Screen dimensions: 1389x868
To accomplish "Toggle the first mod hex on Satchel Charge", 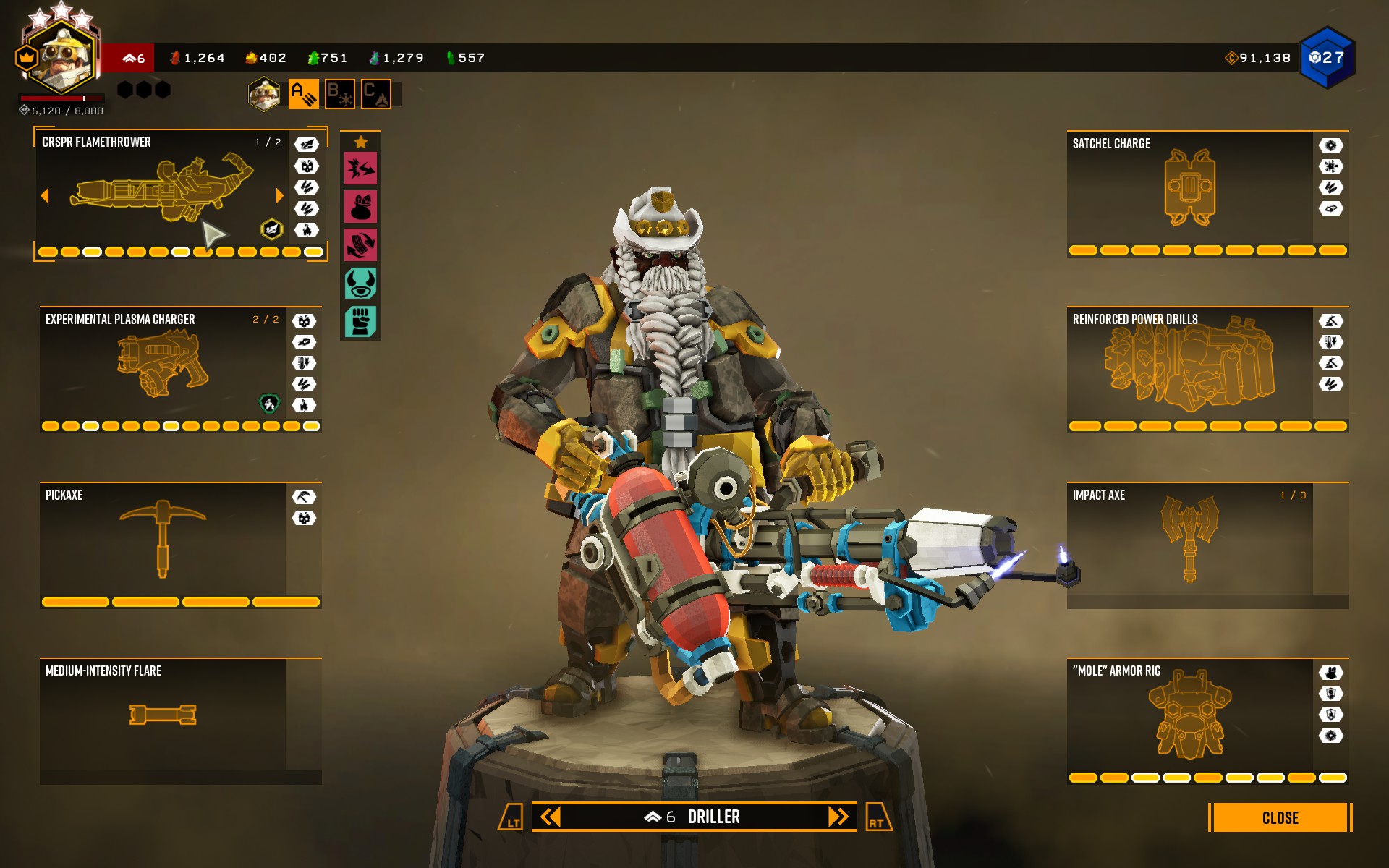I will [x=1332, y=146].
